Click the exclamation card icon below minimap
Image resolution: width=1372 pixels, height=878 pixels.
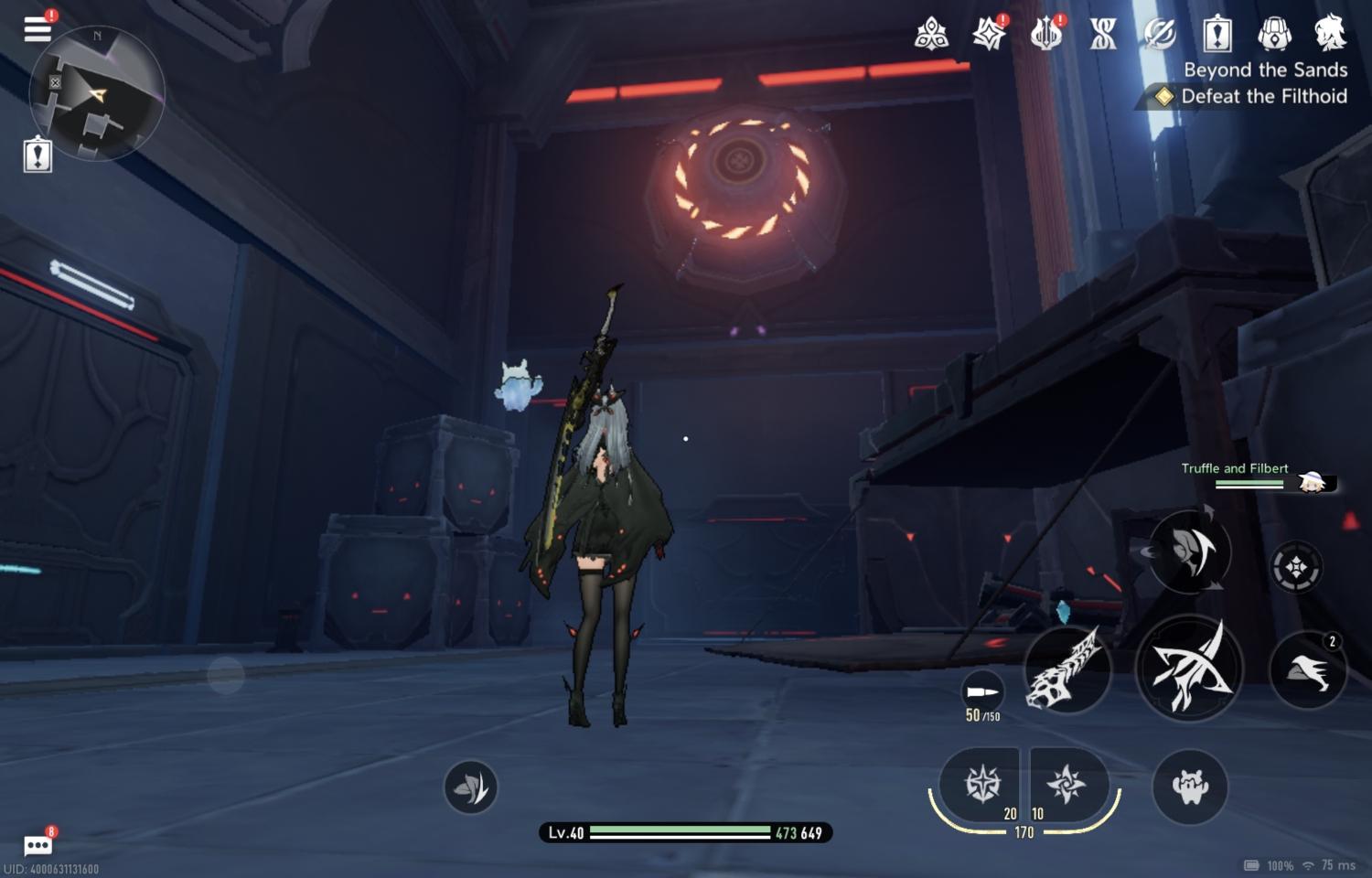38,155
